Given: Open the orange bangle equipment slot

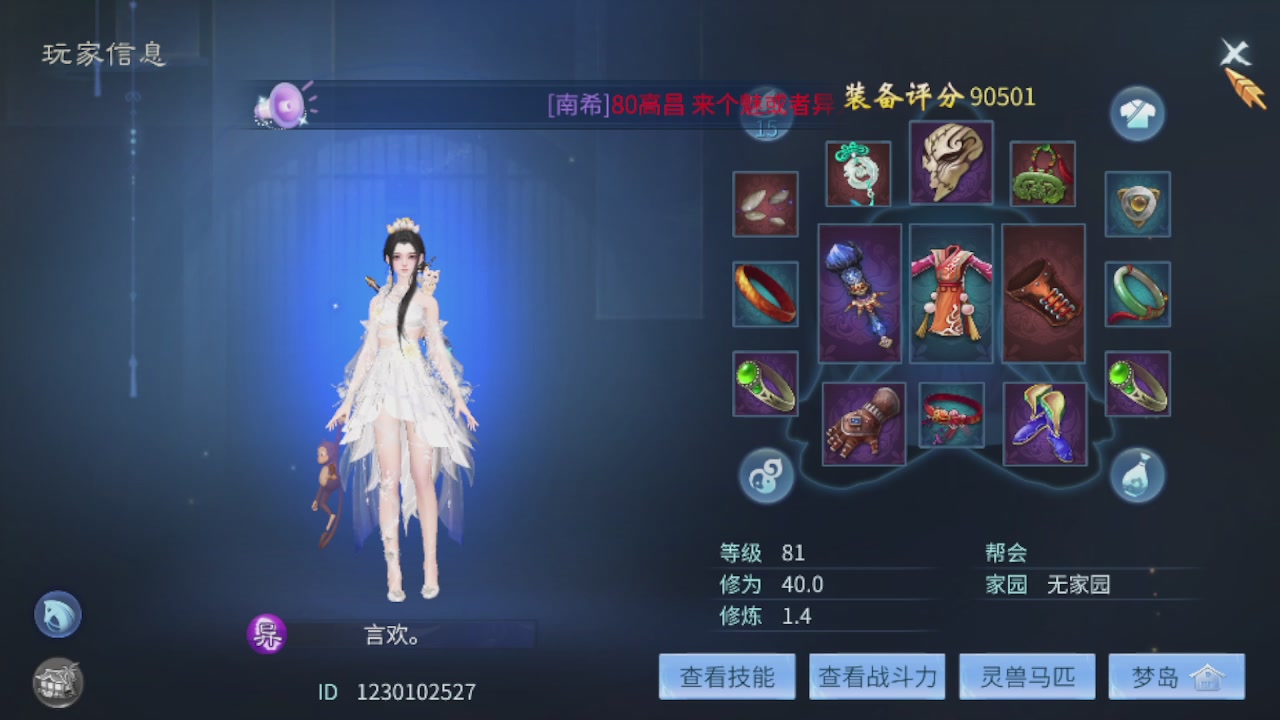Looking at the screenshot, I should click(x=765, y=295).
